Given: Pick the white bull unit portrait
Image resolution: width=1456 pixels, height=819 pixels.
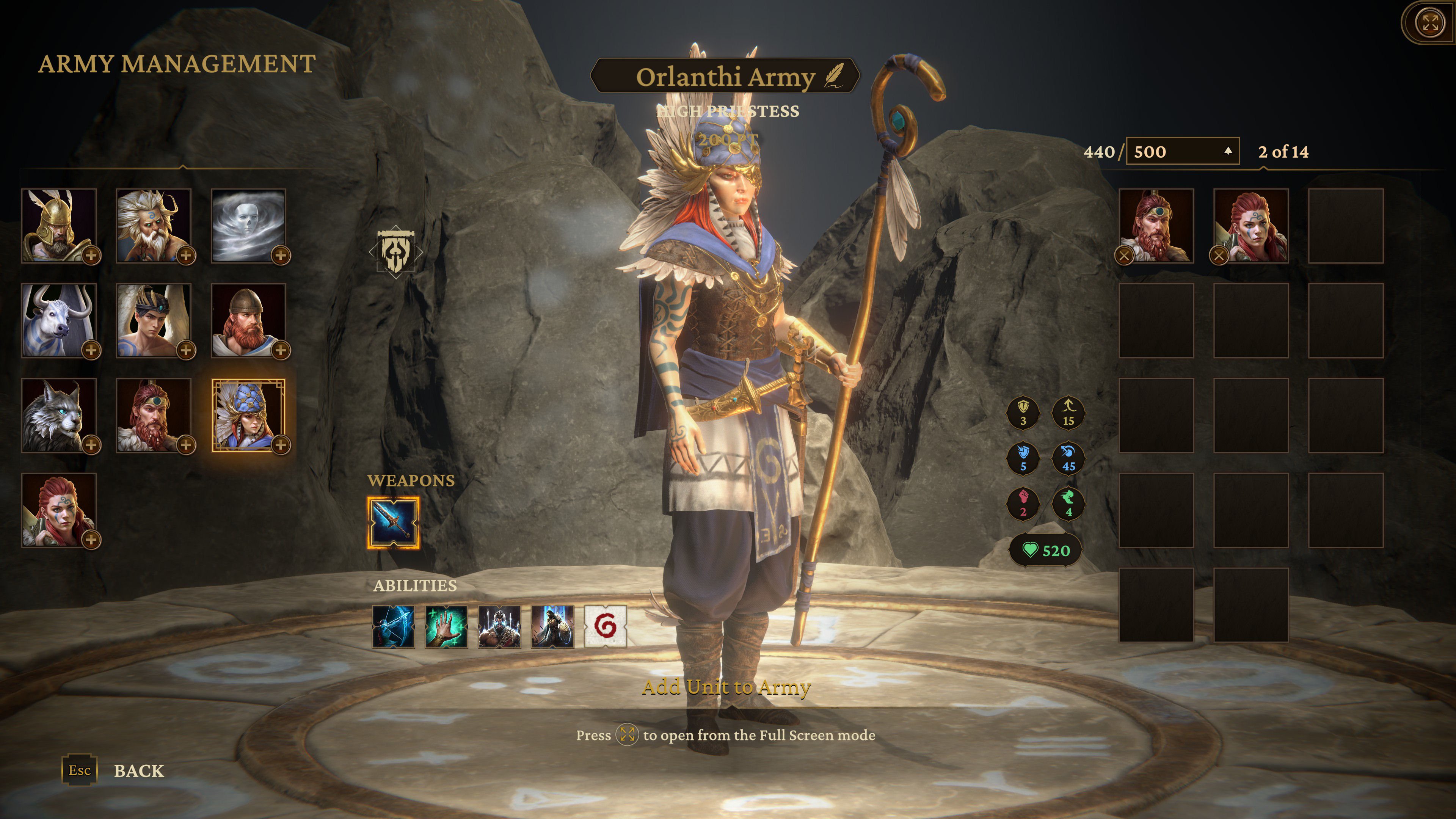Looking at the screenshot, I should coord(59,320).
